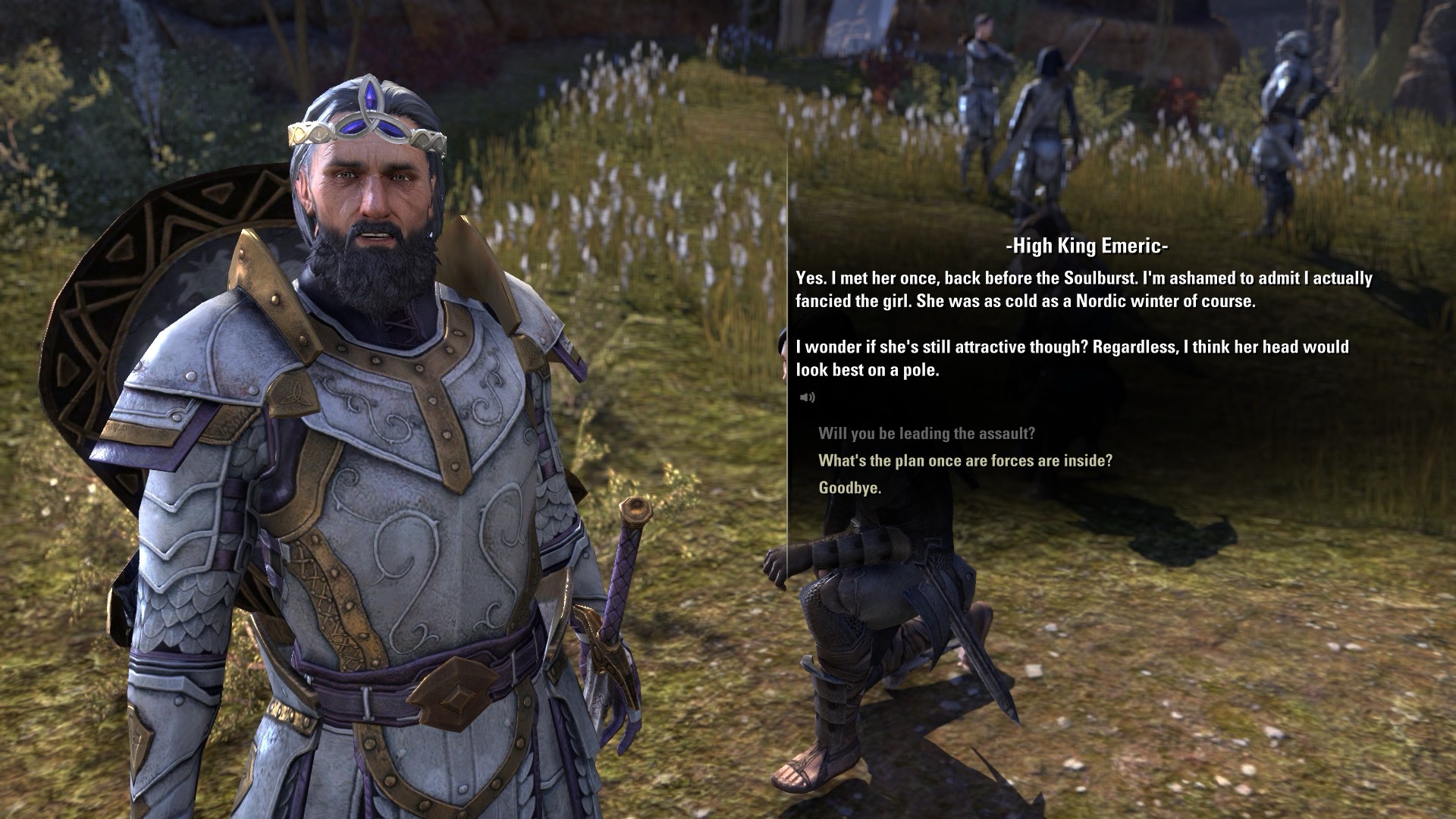The height and width of the screenshot is (819, 1456).
Task: Select the Goodbye reply
Action: coord(849,488)
